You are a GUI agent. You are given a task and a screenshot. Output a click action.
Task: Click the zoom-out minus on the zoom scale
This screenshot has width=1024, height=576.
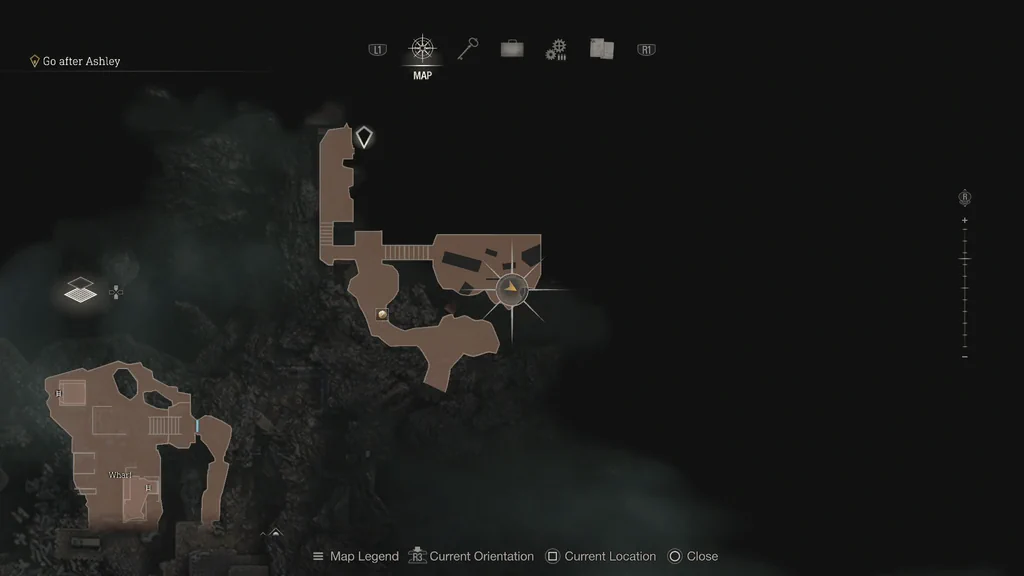coord(965,357)
